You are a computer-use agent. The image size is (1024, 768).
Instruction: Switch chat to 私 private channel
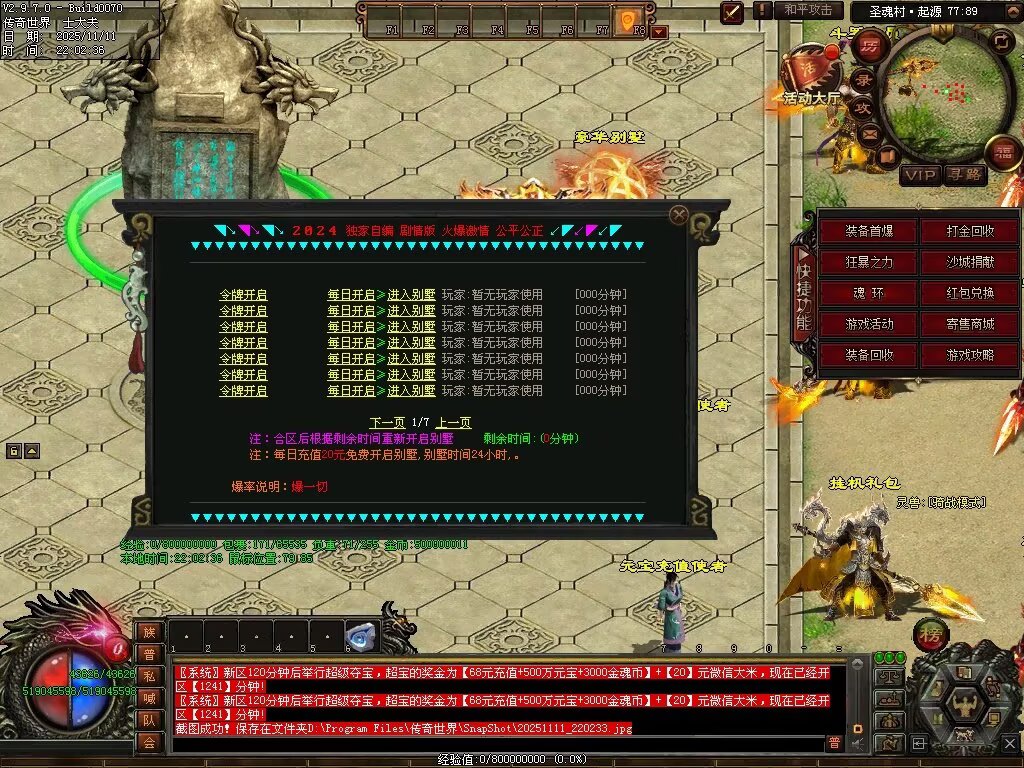pyautogui.click(x=148, y=676)
